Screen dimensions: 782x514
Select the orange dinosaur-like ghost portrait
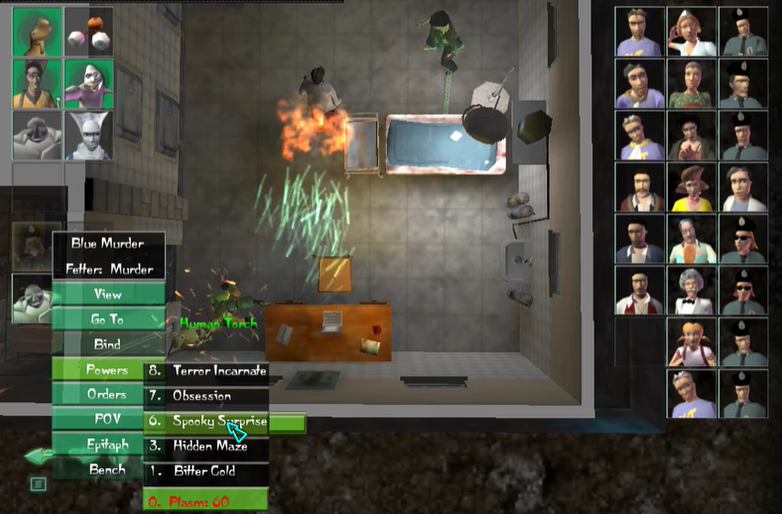coord(37,32)
